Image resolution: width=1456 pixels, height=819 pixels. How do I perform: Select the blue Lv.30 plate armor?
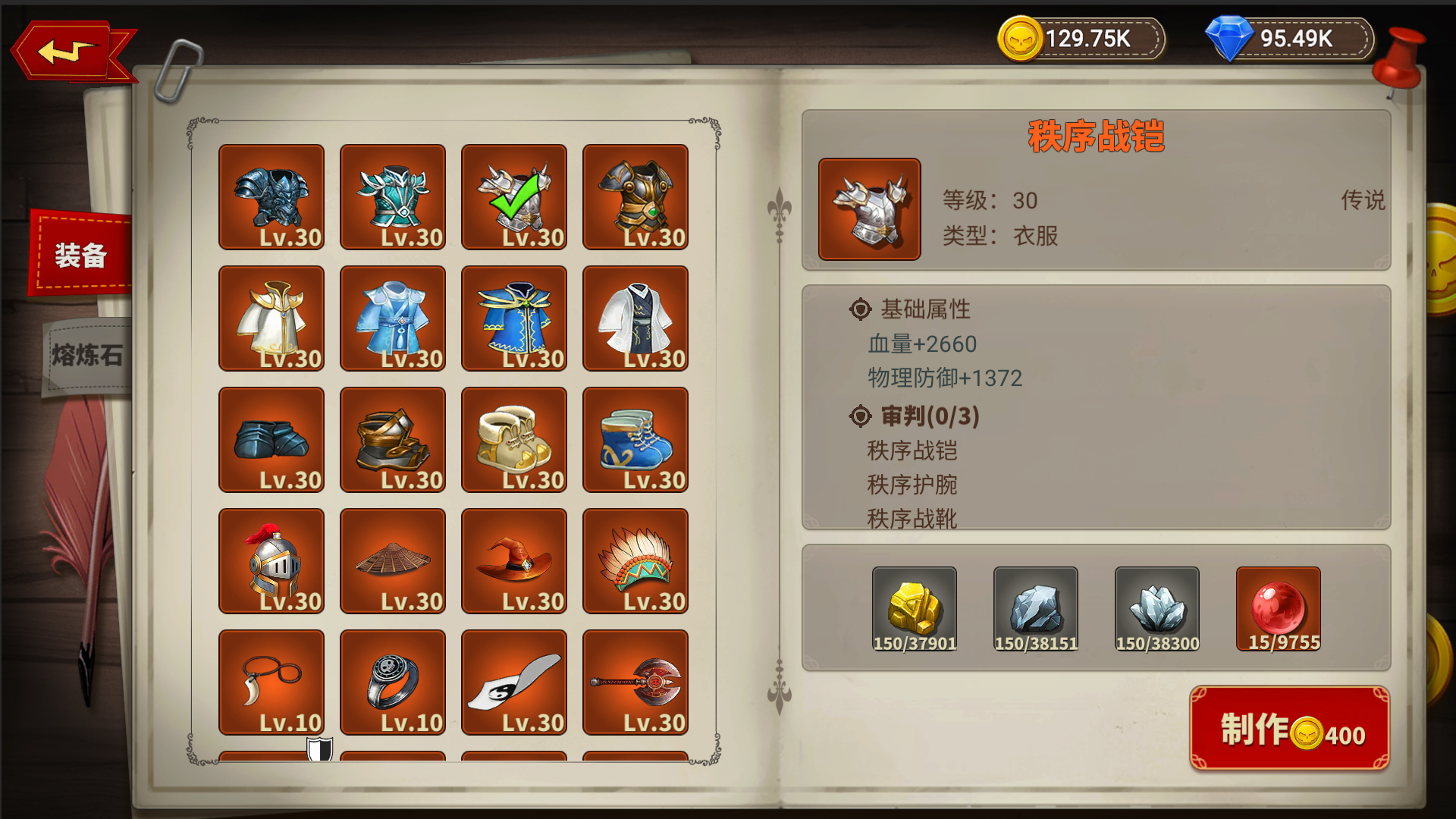[271, 197]
